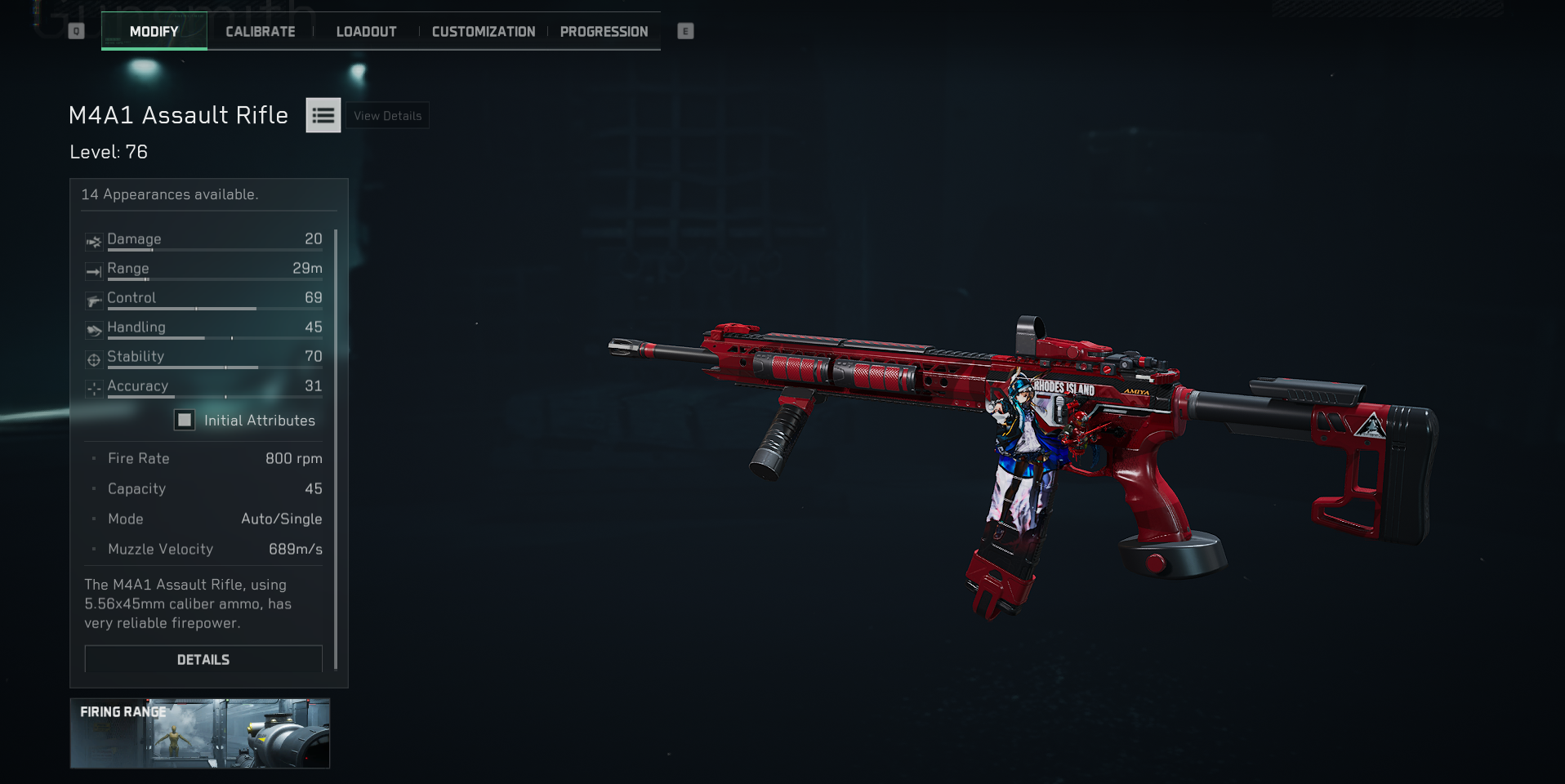
Task: Open the Customization tab
Action: point(482,31)
